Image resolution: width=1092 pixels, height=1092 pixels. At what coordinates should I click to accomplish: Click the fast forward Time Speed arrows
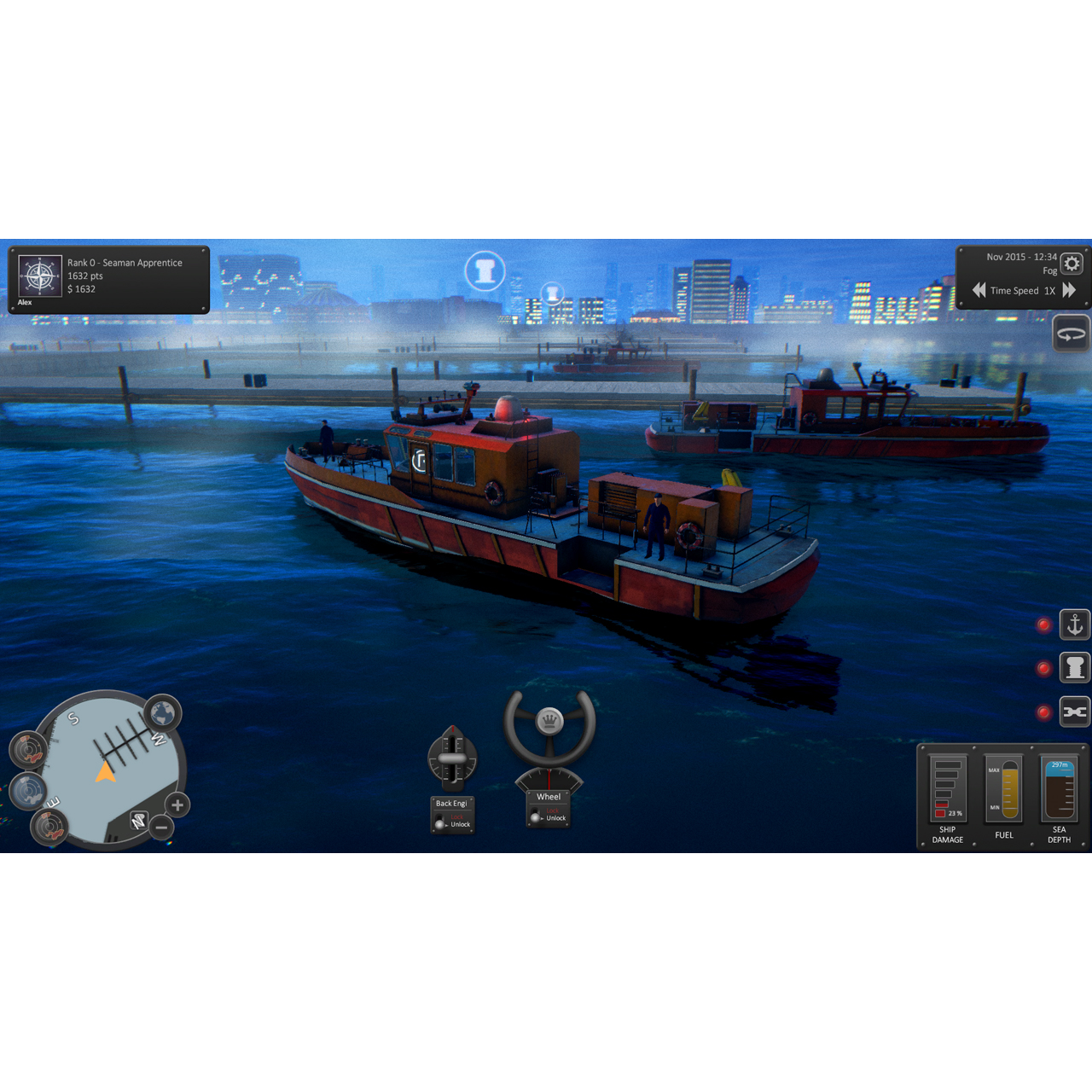(x=1070, y=290)
